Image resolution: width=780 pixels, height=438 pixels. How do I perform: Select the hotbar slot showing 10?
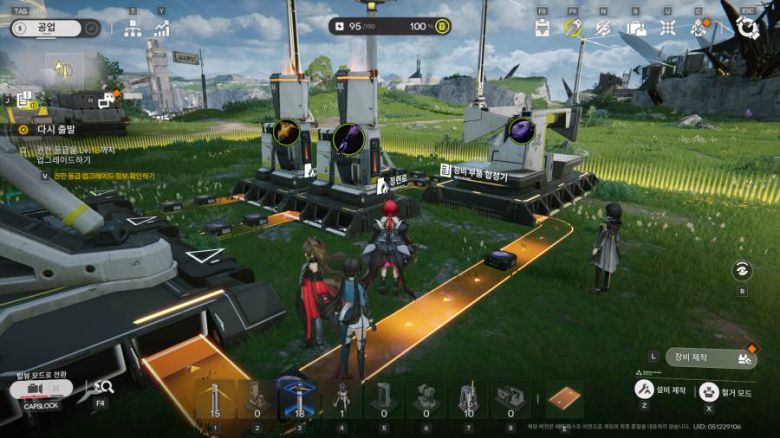(x=468, y=400)
